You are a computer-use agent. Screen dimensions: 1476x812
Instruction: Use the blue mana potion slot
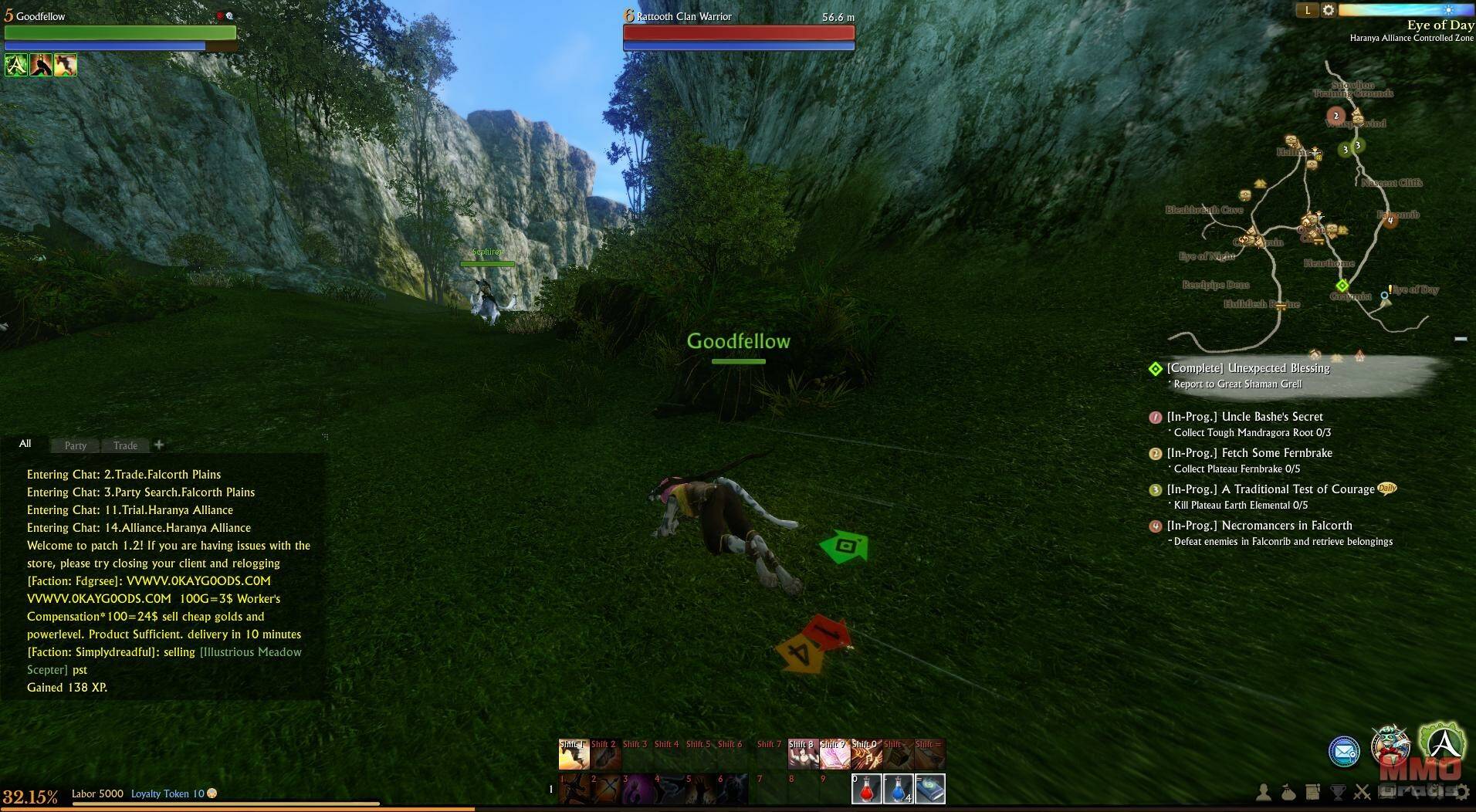[x=898, y=790]
